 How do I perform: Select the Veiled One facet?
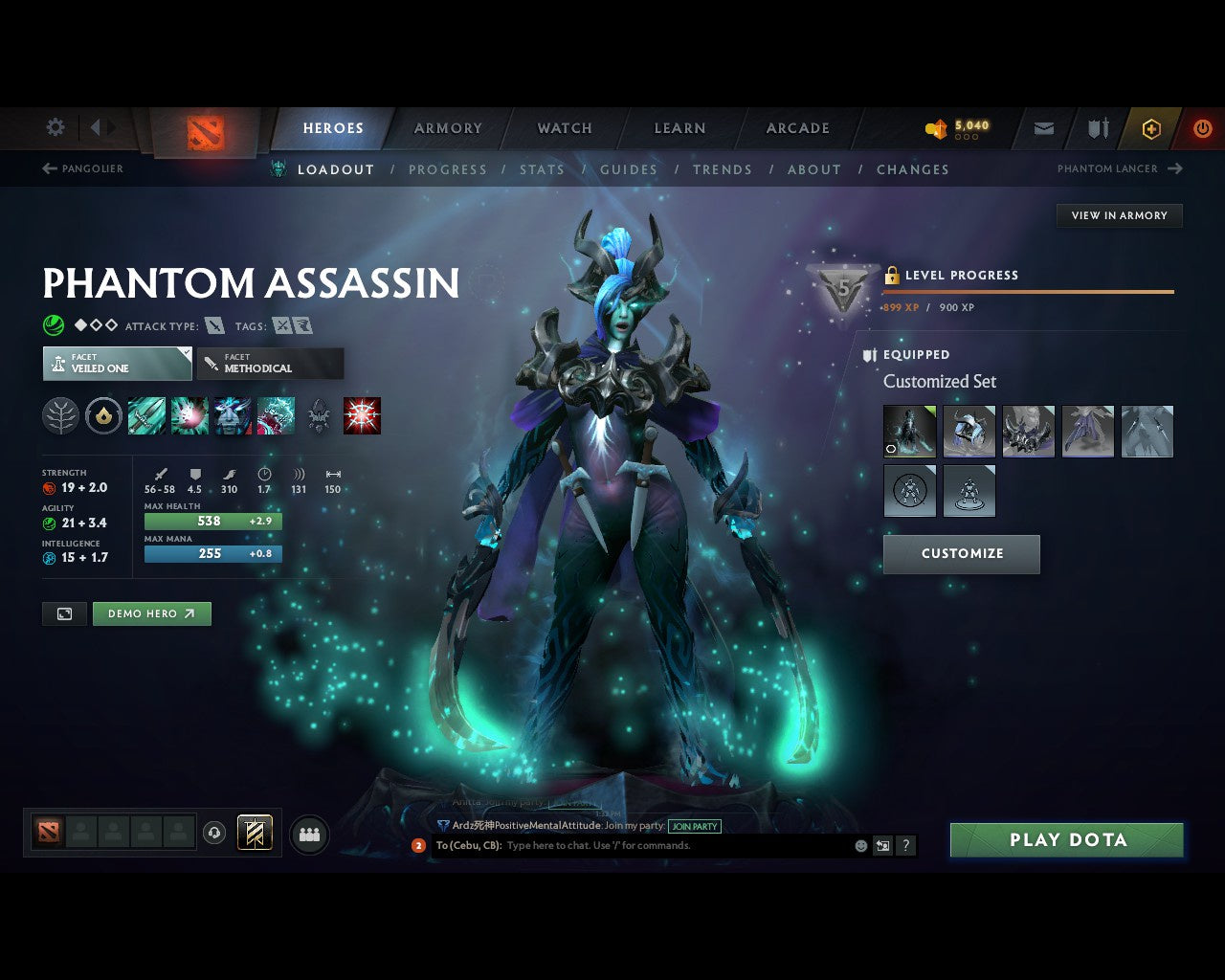117,364
